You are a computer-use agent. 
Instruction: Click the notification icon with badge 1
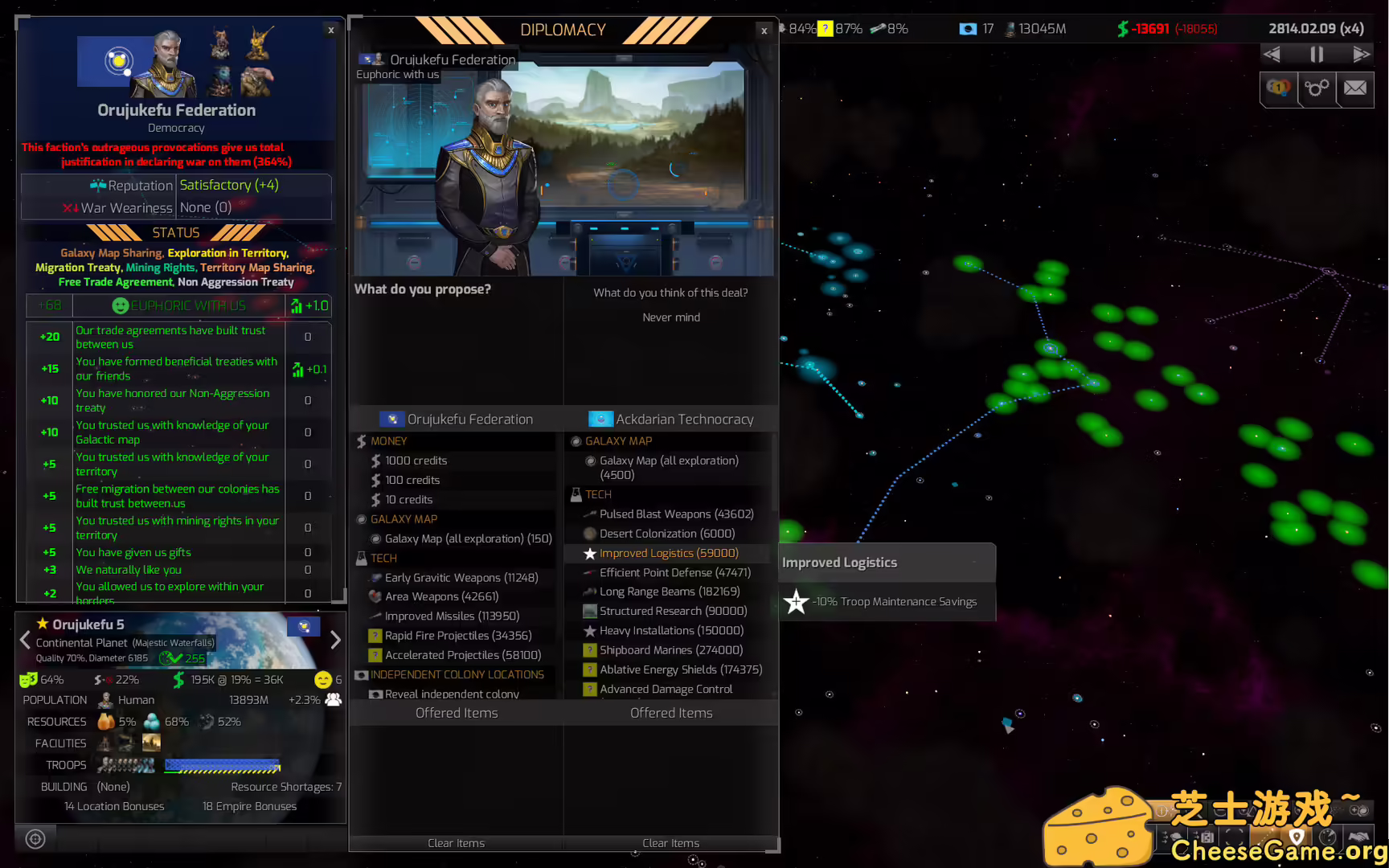1278,89
